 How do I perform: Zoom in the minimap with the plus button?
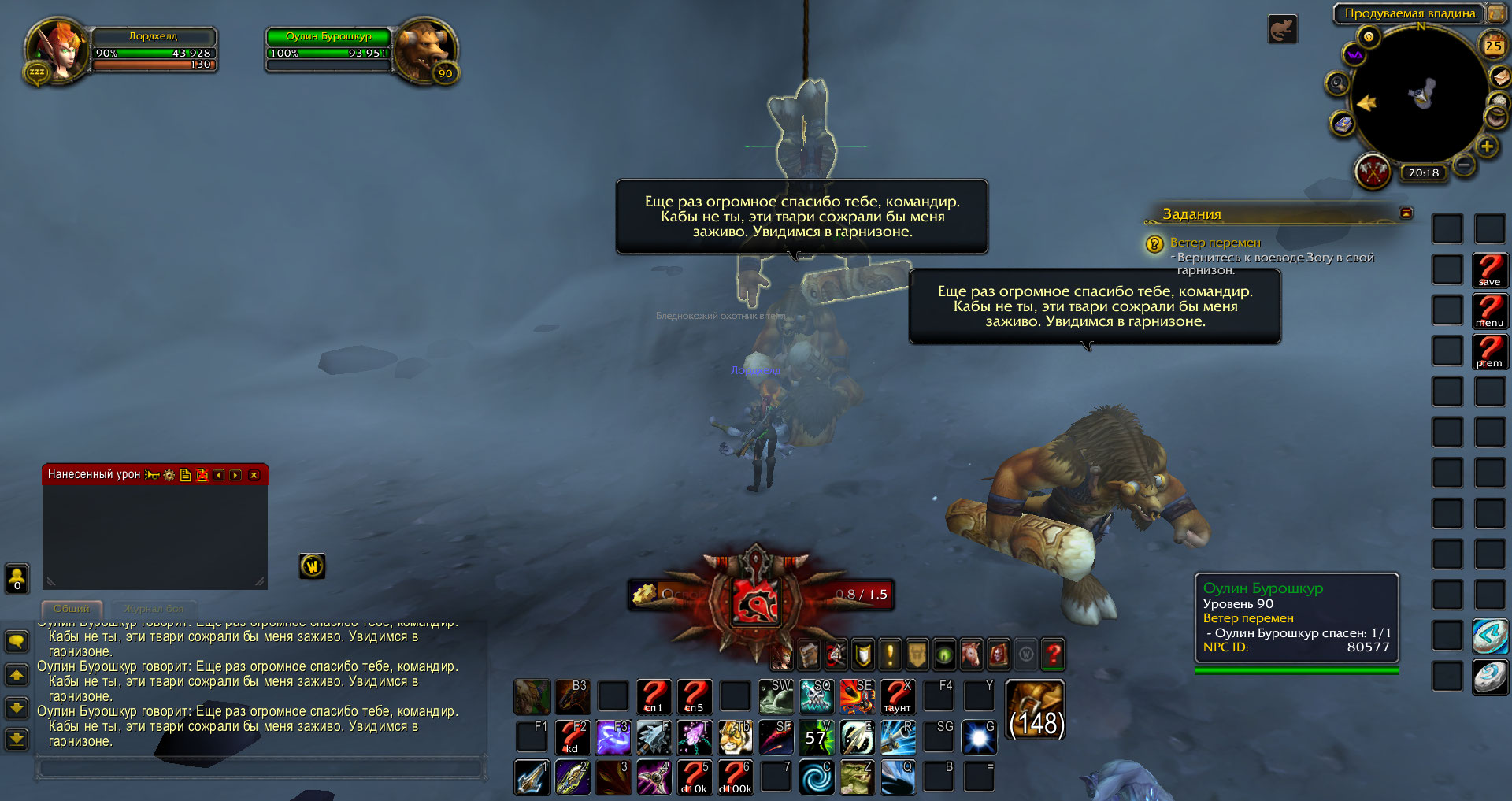click(1486, 146)
